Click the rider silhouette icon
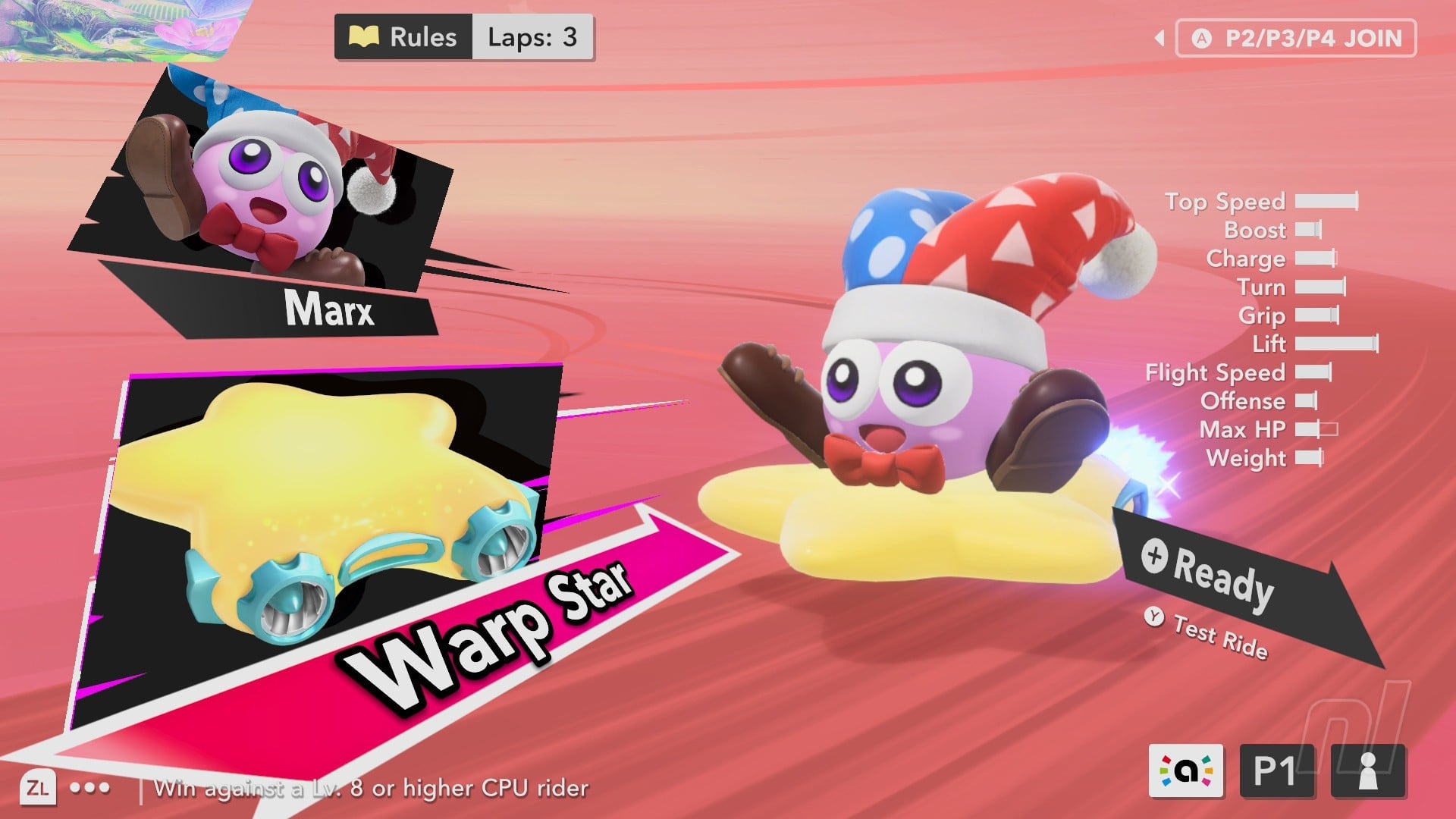The height and width of the screenshot is (819, 1456). point(1368,770)
